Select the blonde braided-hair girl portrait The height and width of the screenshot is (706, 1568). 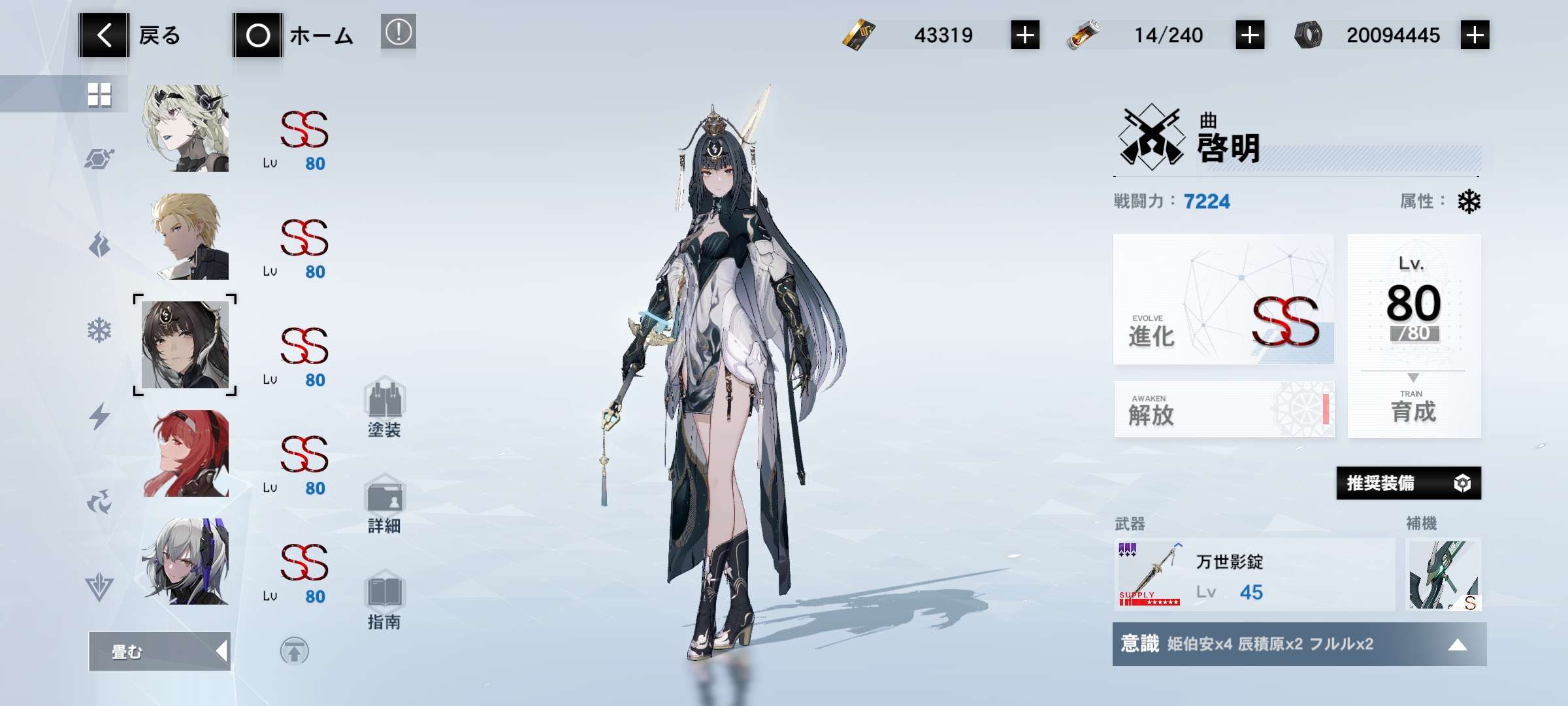(186, 129)
